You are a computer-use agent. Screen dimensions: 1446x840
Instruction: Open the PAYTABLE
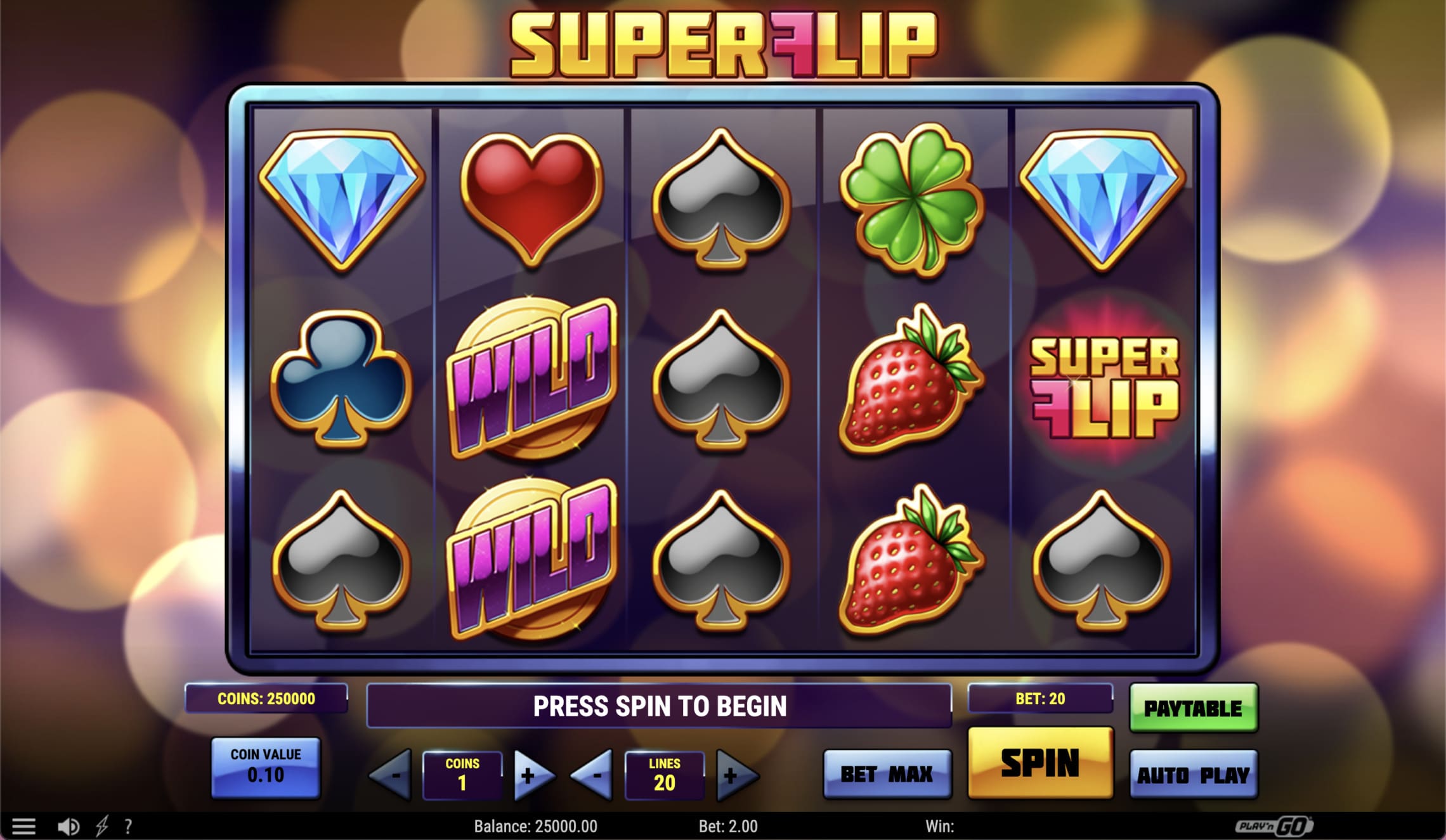pyautogui.click(x=1192, y=708)
